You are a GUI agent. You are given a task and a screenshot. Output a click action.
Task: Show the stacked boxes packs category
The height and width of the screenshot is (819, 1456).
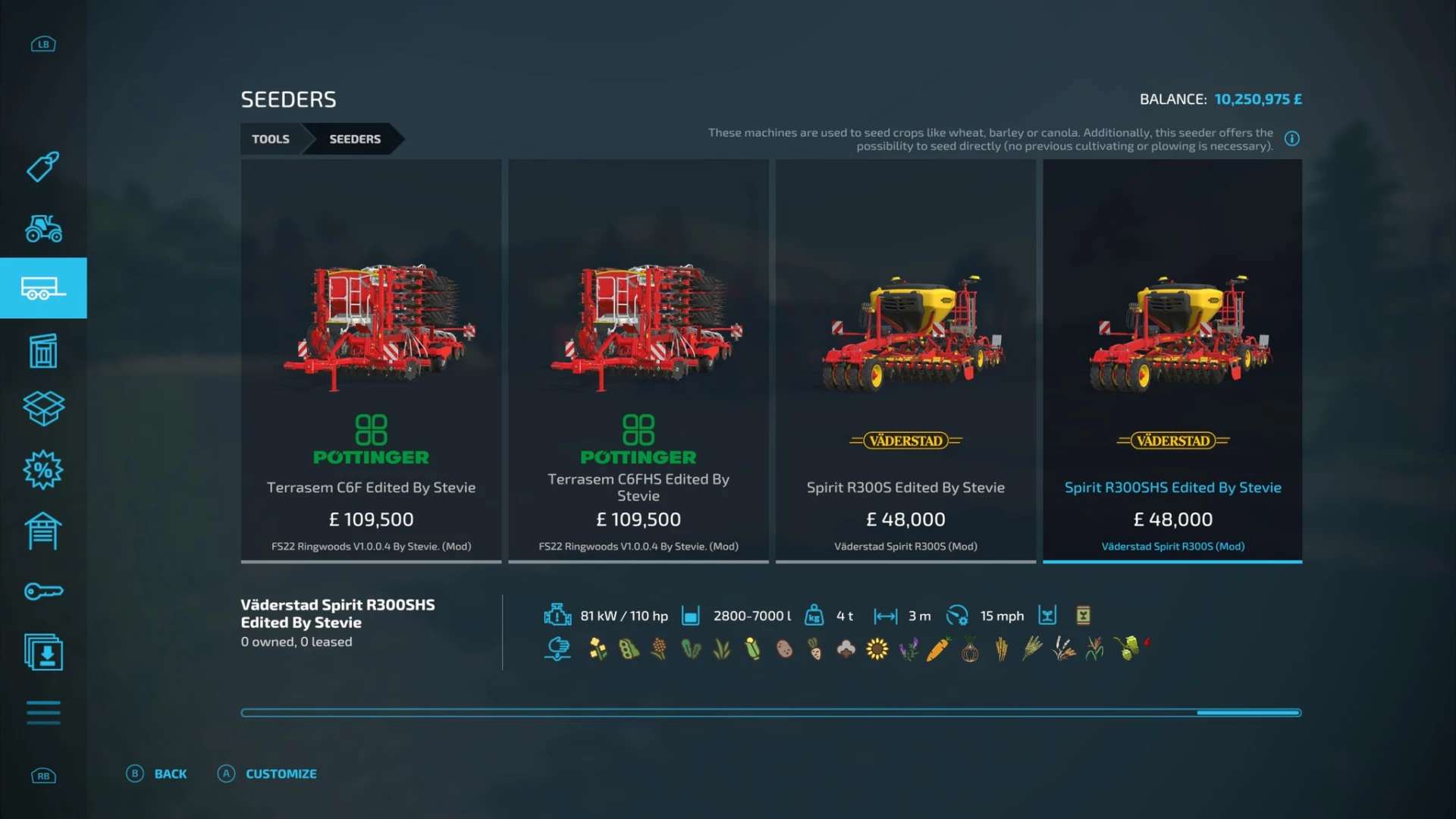[43, 409]
